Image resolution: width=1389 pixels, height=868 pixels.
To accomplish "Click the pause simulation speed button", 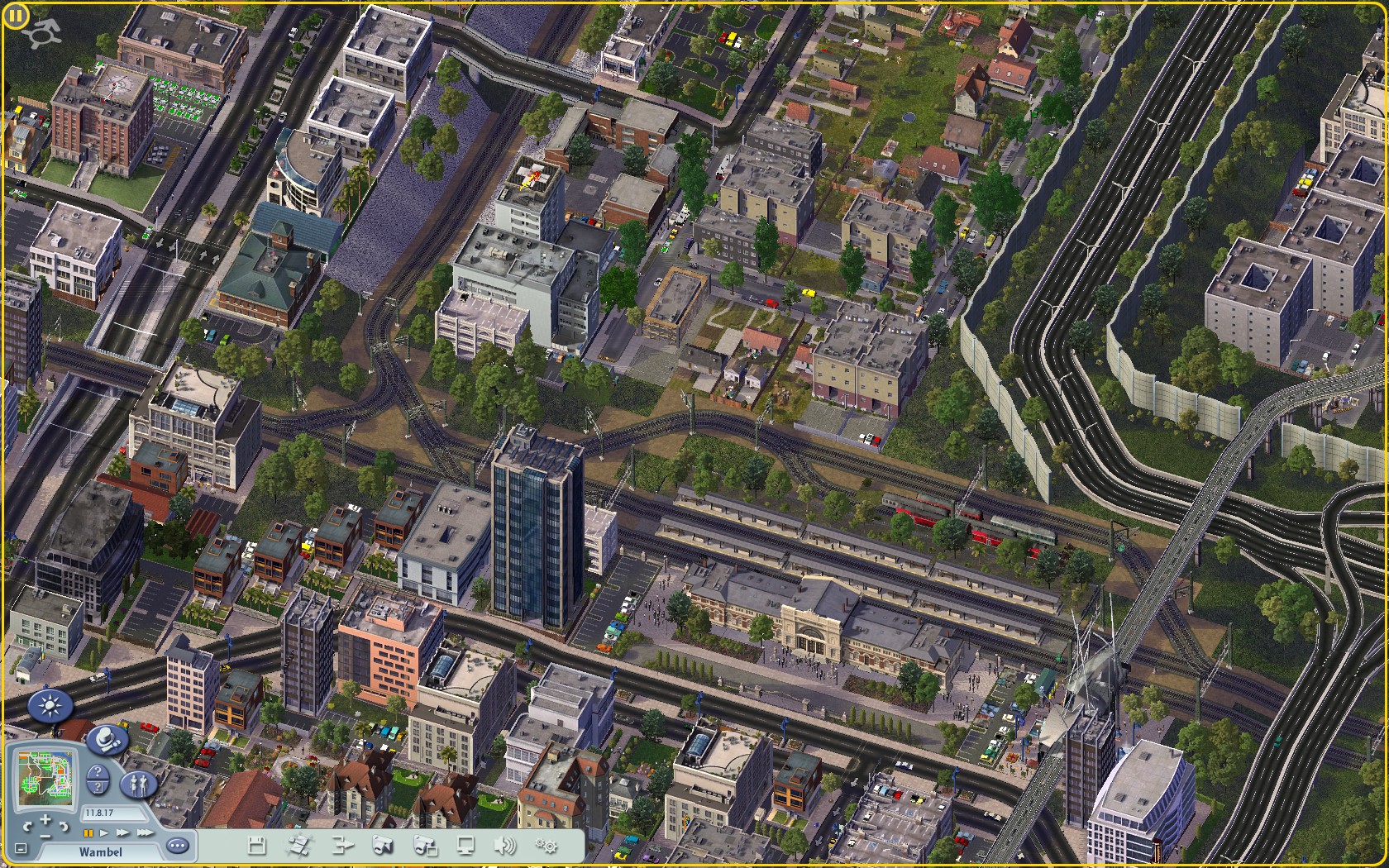I will coord(88,833).
